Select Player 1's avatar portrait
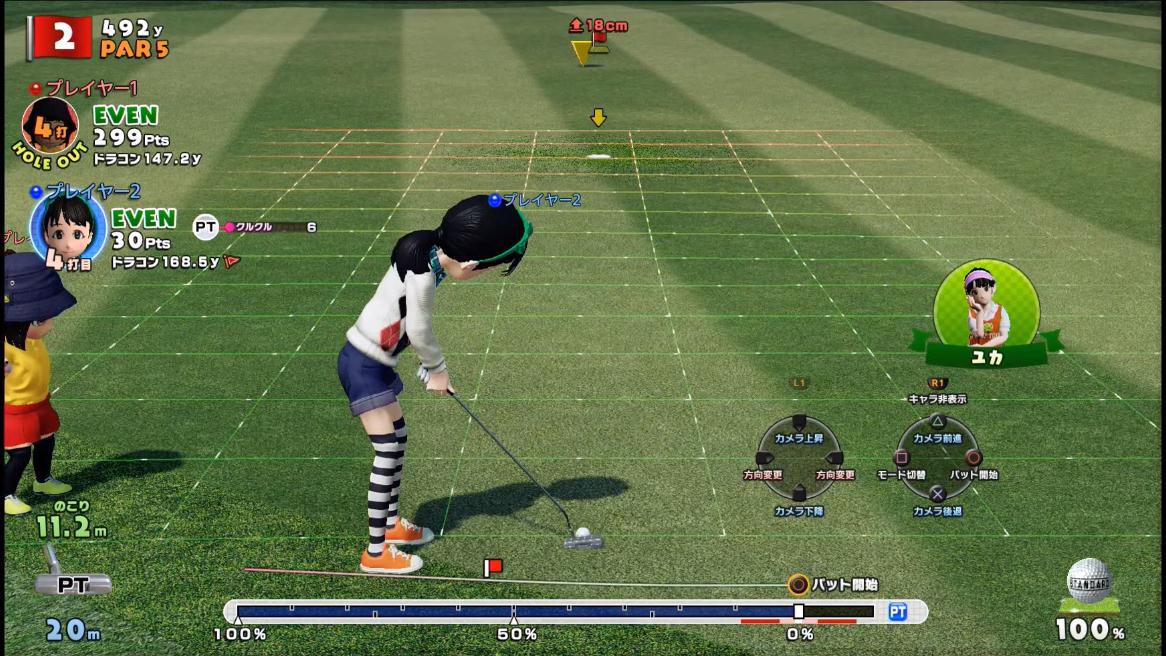Screen dimensions: 1166x656 click(50, 126)
